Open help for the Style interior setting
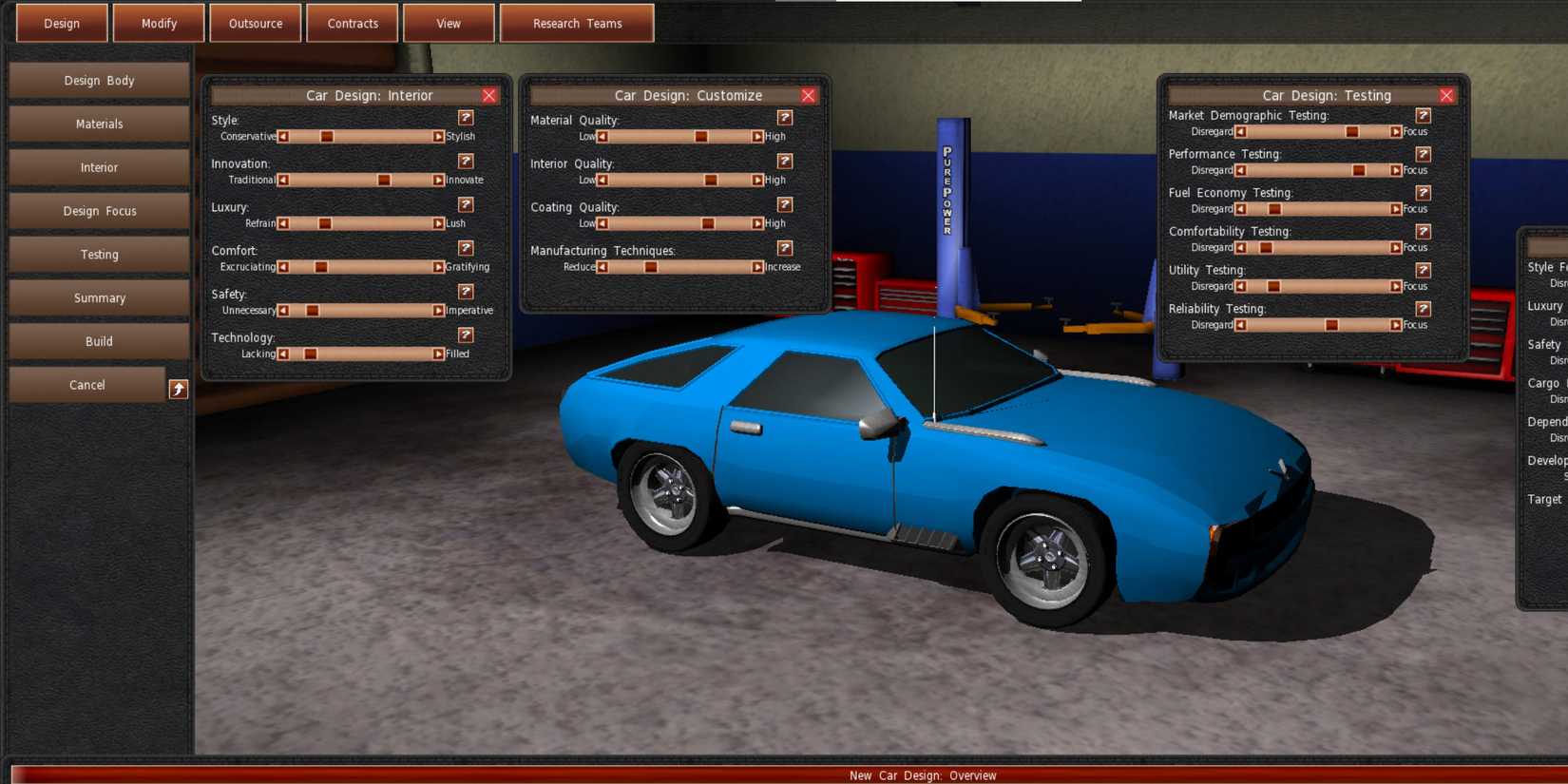1568x784 pixels. pyautogui.click(x=466, y=118)
